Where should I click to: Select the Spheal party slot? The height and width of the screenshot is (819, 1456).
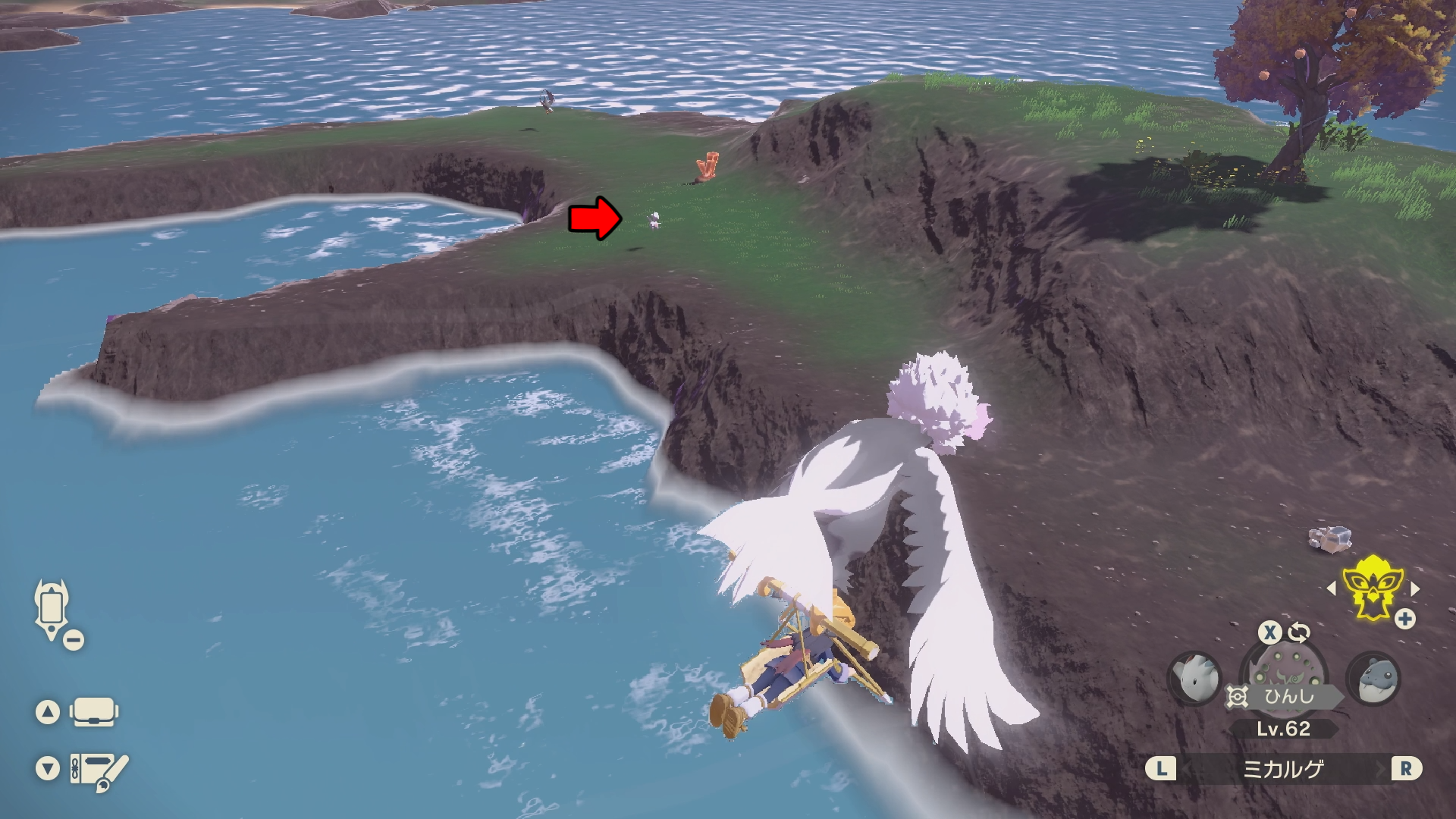1373,677
